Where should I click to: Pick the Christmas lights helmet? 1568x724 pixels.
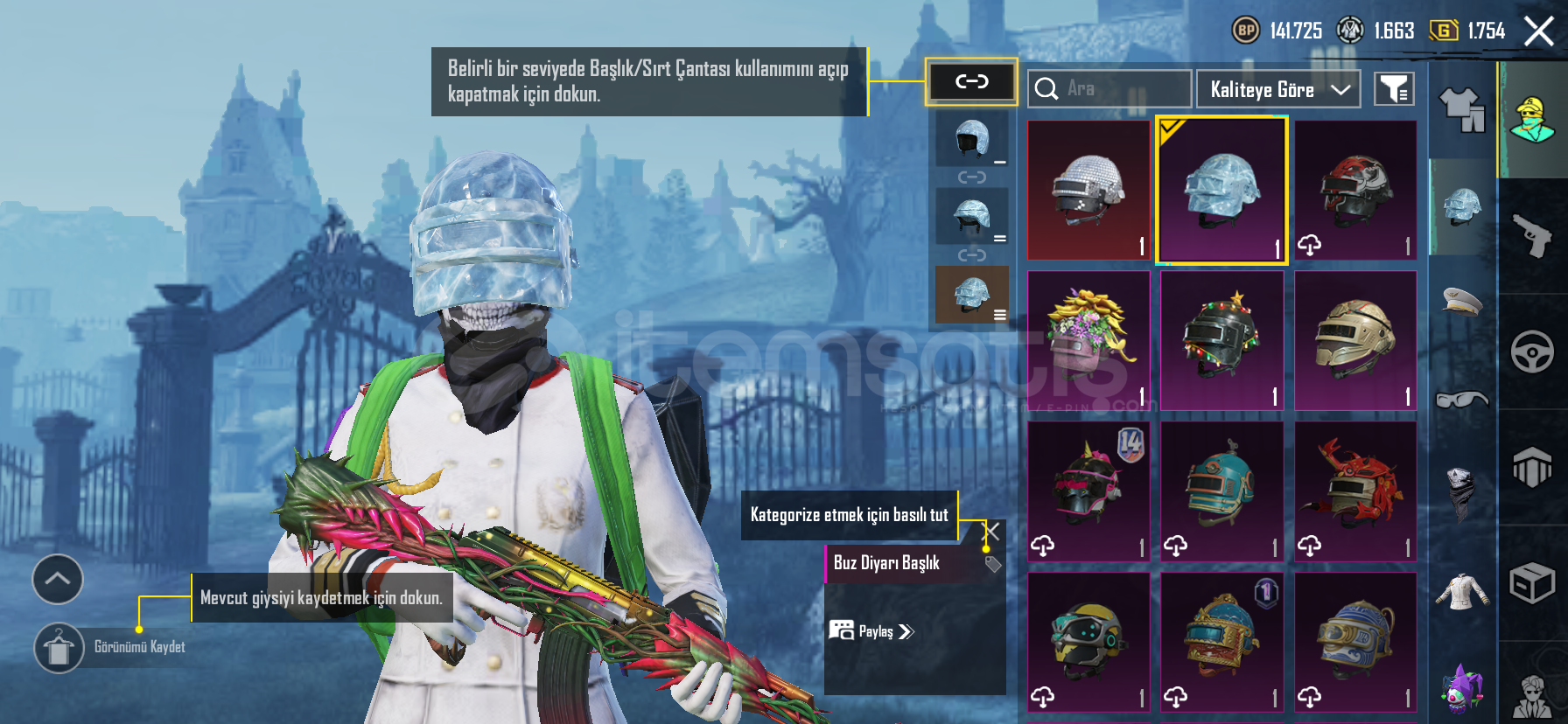[x=1221, y=341]
